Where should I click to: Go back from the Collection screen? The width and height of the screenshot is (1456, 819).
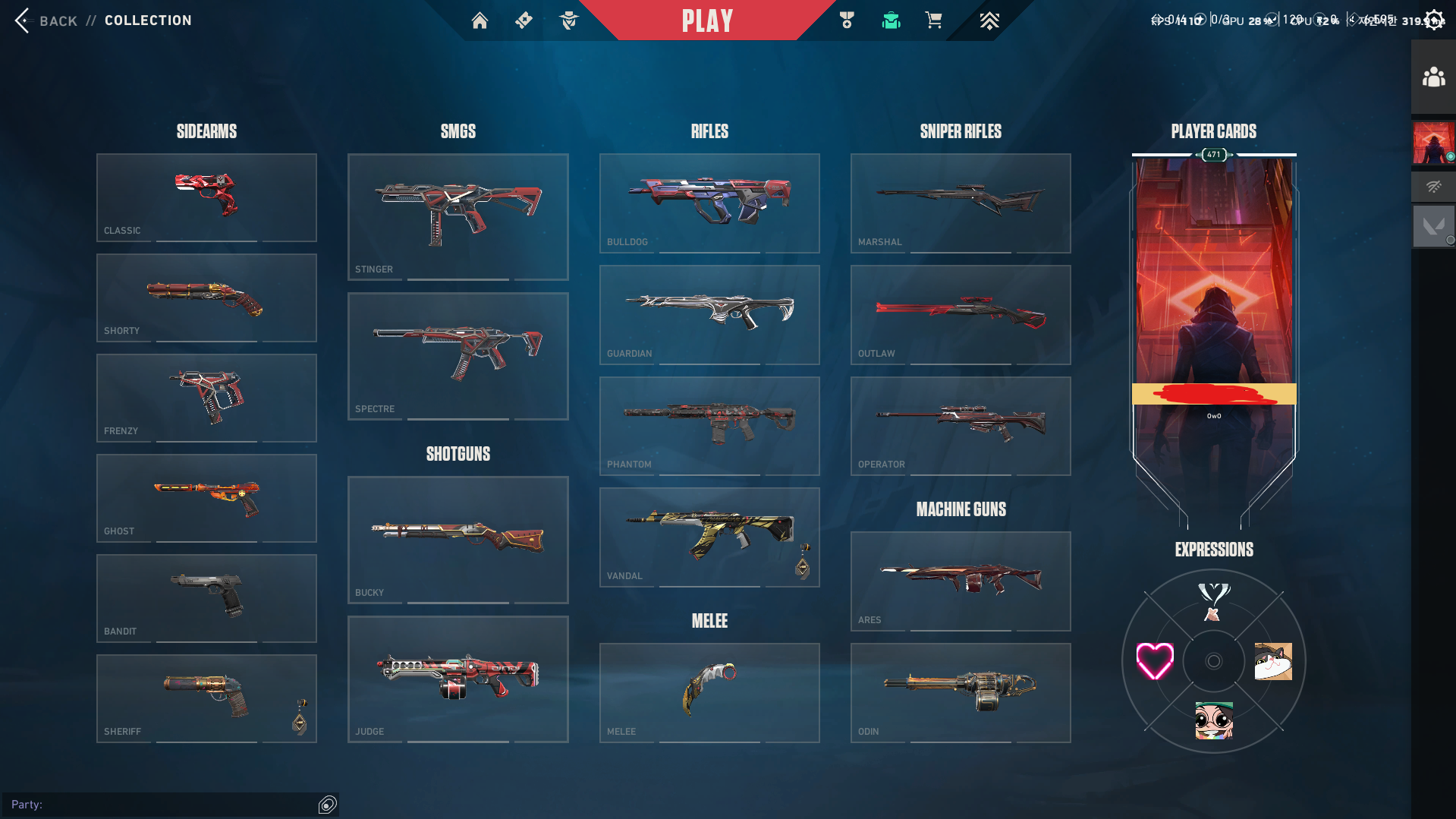click(x=46, y=20)
